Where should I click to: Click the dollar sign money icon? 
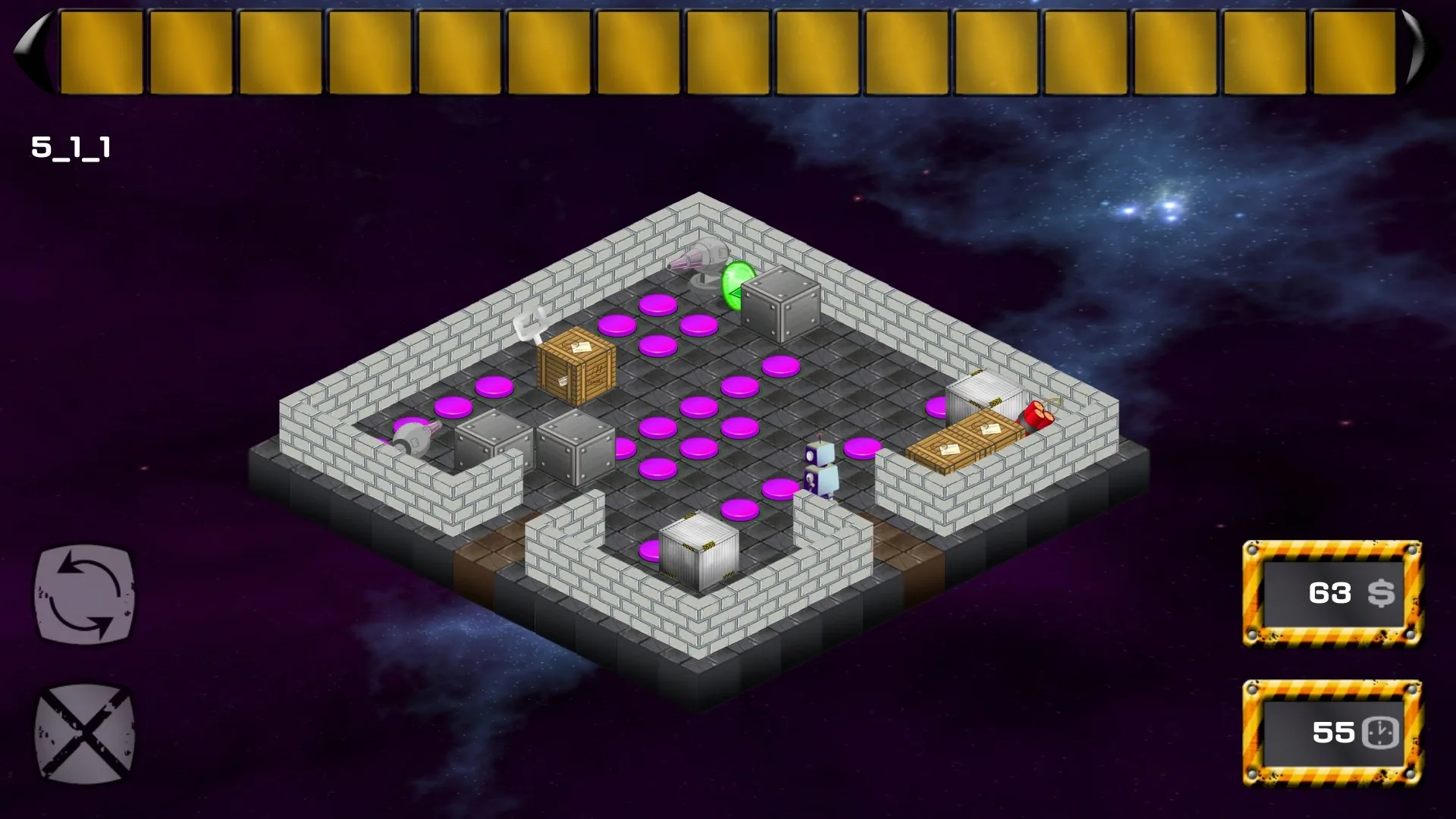tap(1382, 594)
